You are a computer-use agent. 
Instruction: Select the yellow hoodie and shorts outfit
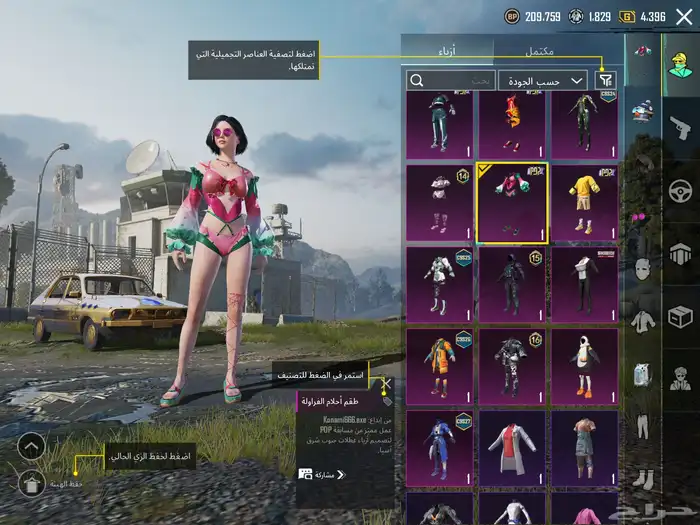point(584,203)
